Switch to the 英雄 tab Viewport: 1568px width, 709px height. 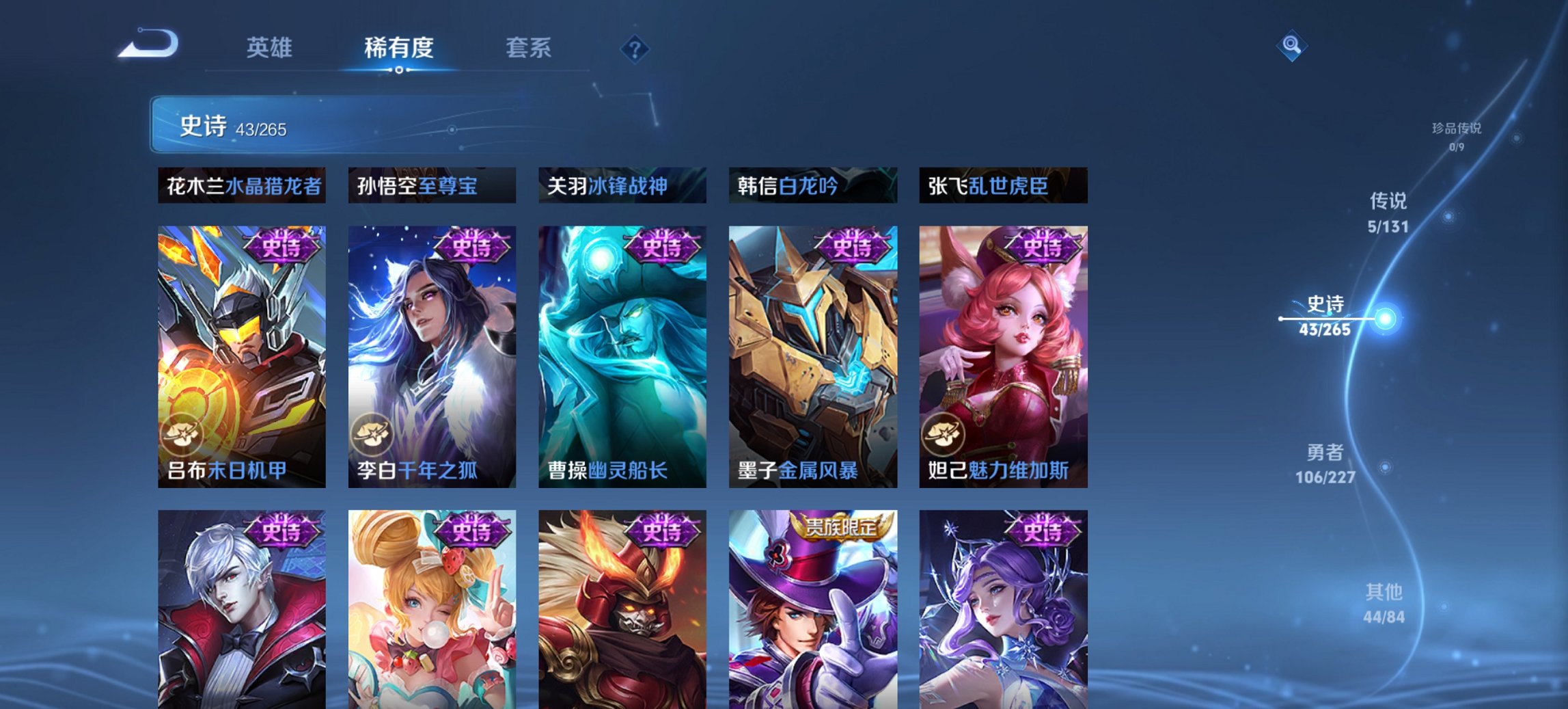click(x=271, y=48)
